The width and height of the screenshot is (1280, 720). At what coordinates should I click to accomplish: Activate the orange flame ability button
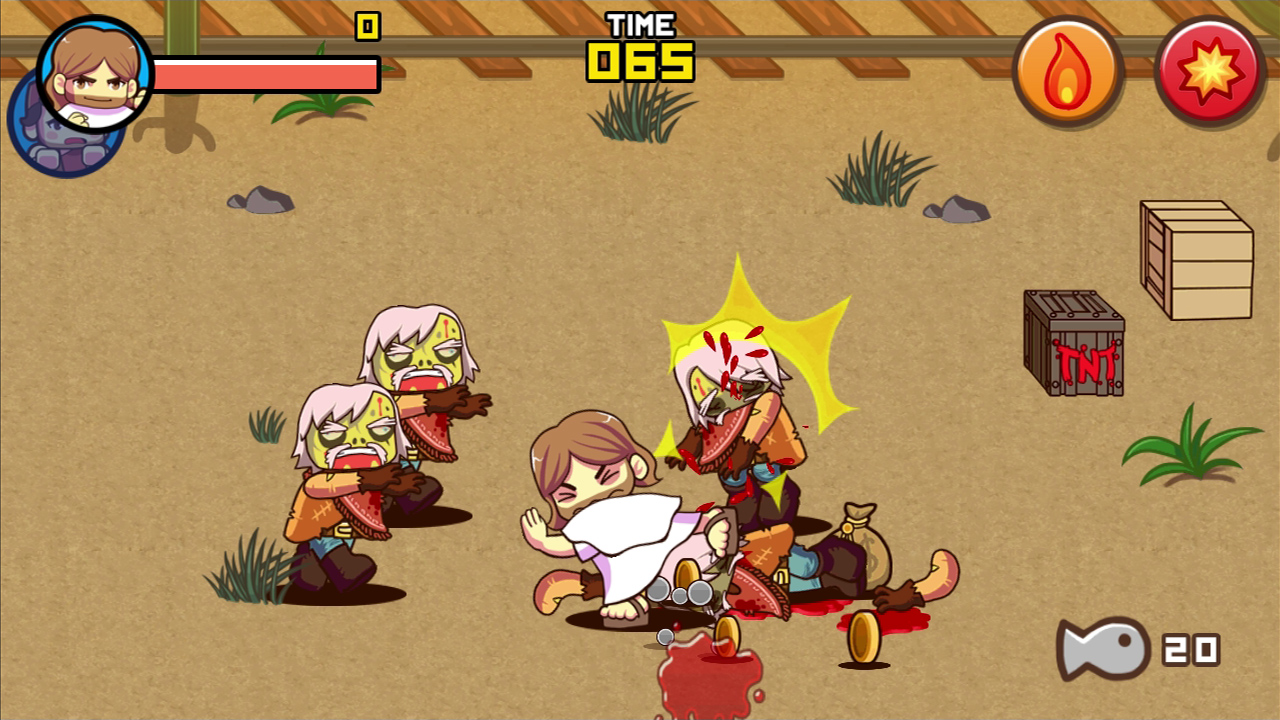pos(1067,71)
